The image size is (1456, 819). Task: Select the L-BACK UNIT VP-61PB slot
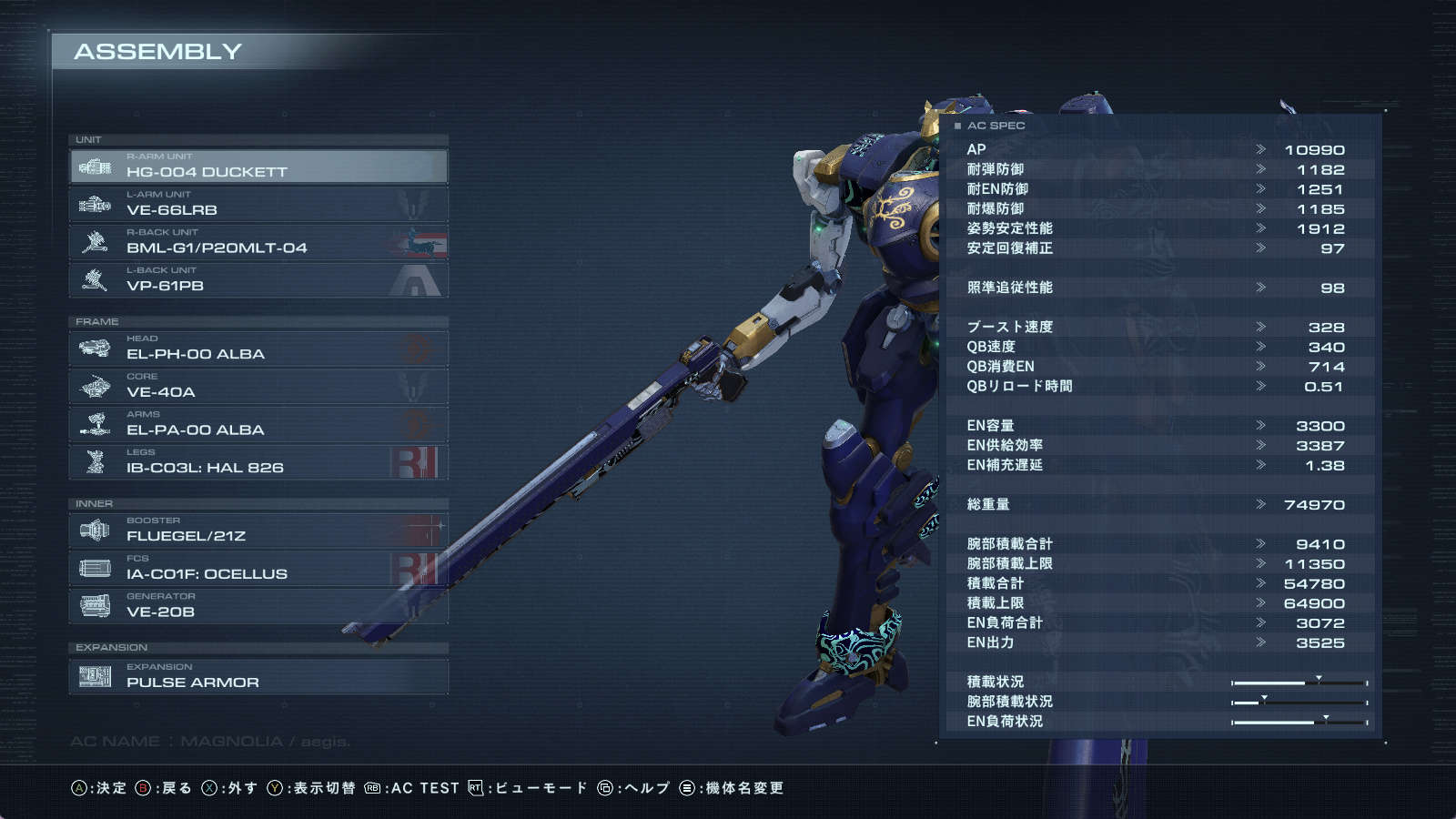tap(258, 280)
